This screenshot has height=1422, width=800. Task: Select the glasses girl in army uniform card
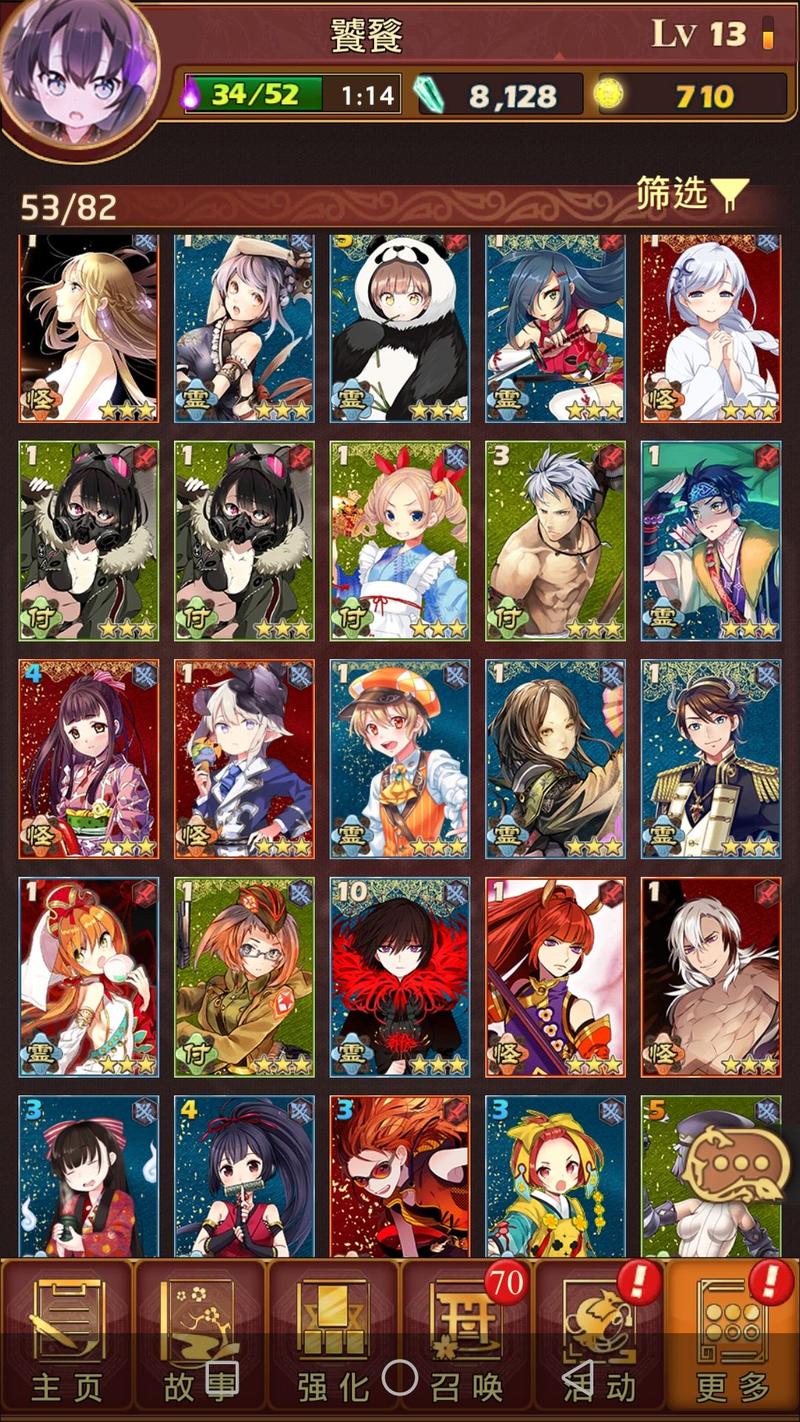[244, 976]
